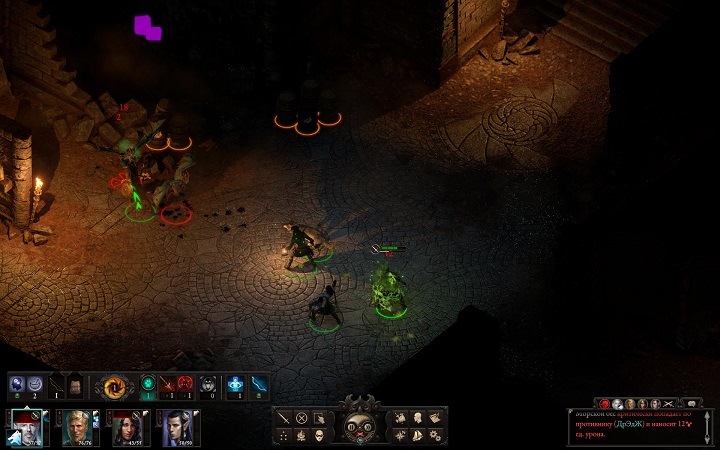The width and height of the screenshot is (720, 450).
Task: Click the campfire rest button
Action: [301, 435]
